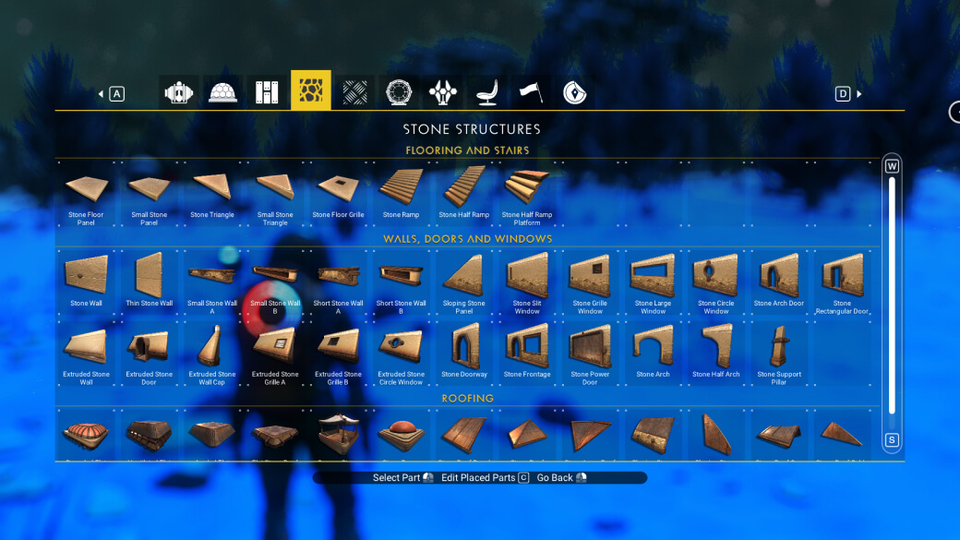Pick the Stone Rectangular Door part
960x540 pixels.
[842, 282]
